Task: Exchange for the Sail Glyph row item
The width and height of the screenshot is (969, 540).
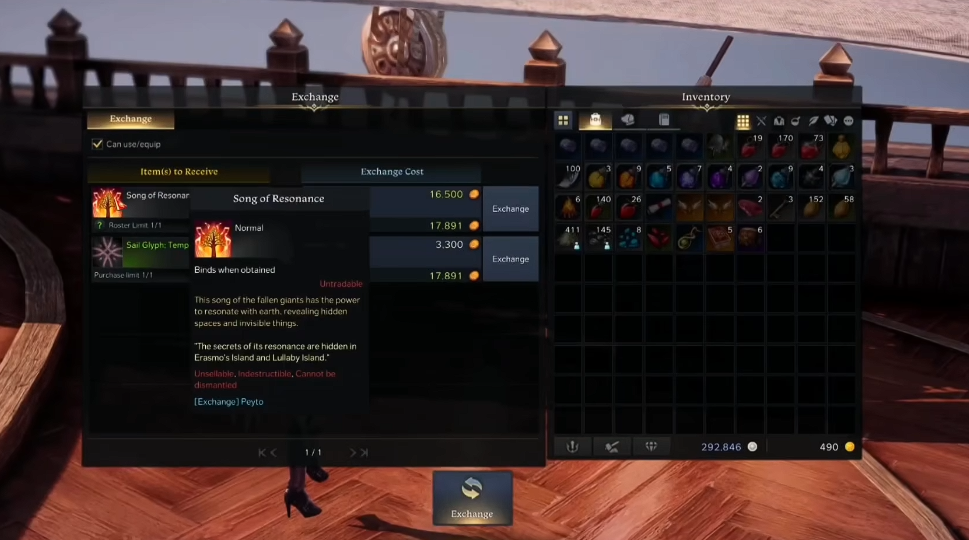Action: click(x=510, y=259)
